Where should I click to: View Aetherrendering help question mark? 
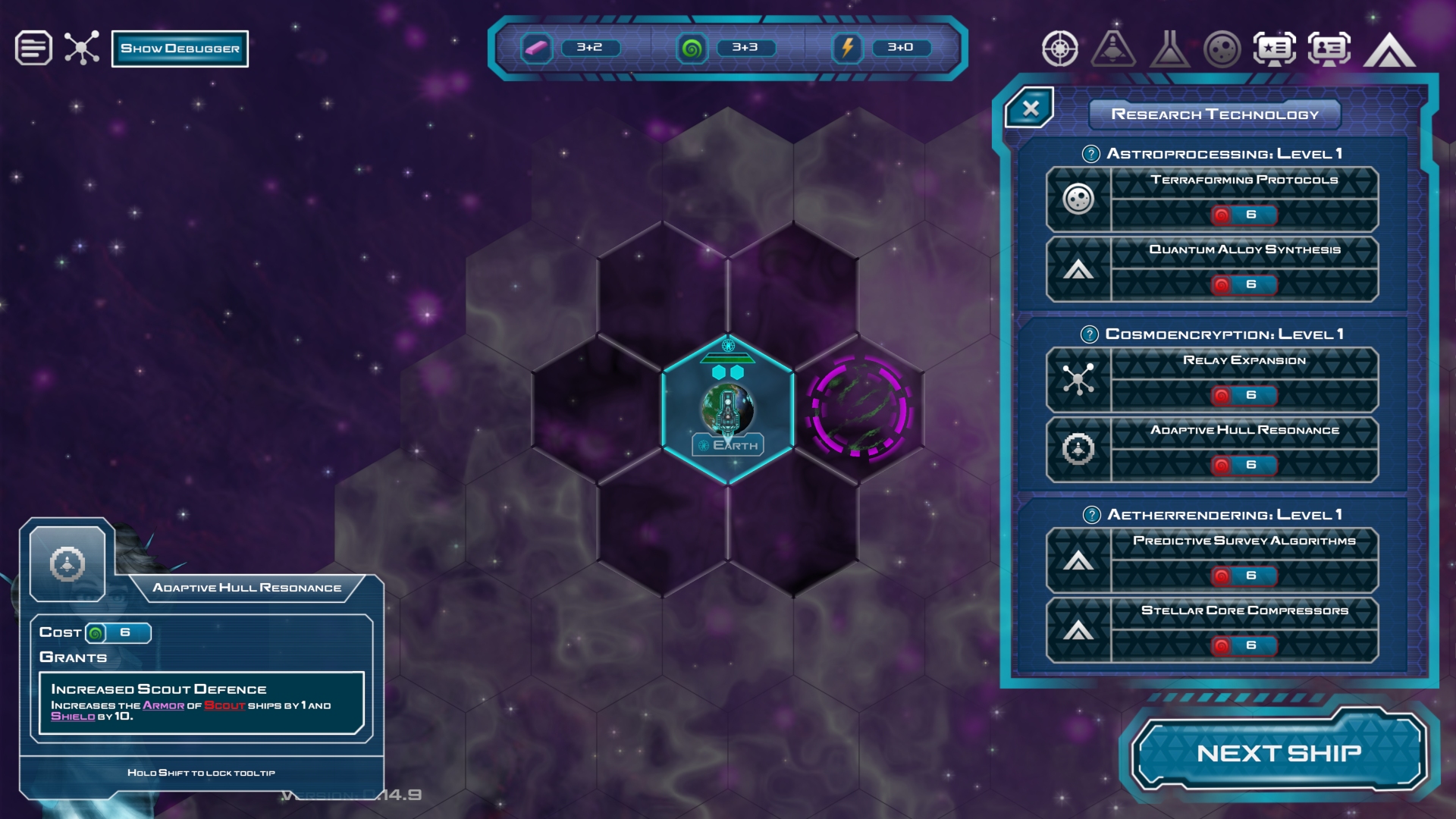point(1091,515)
